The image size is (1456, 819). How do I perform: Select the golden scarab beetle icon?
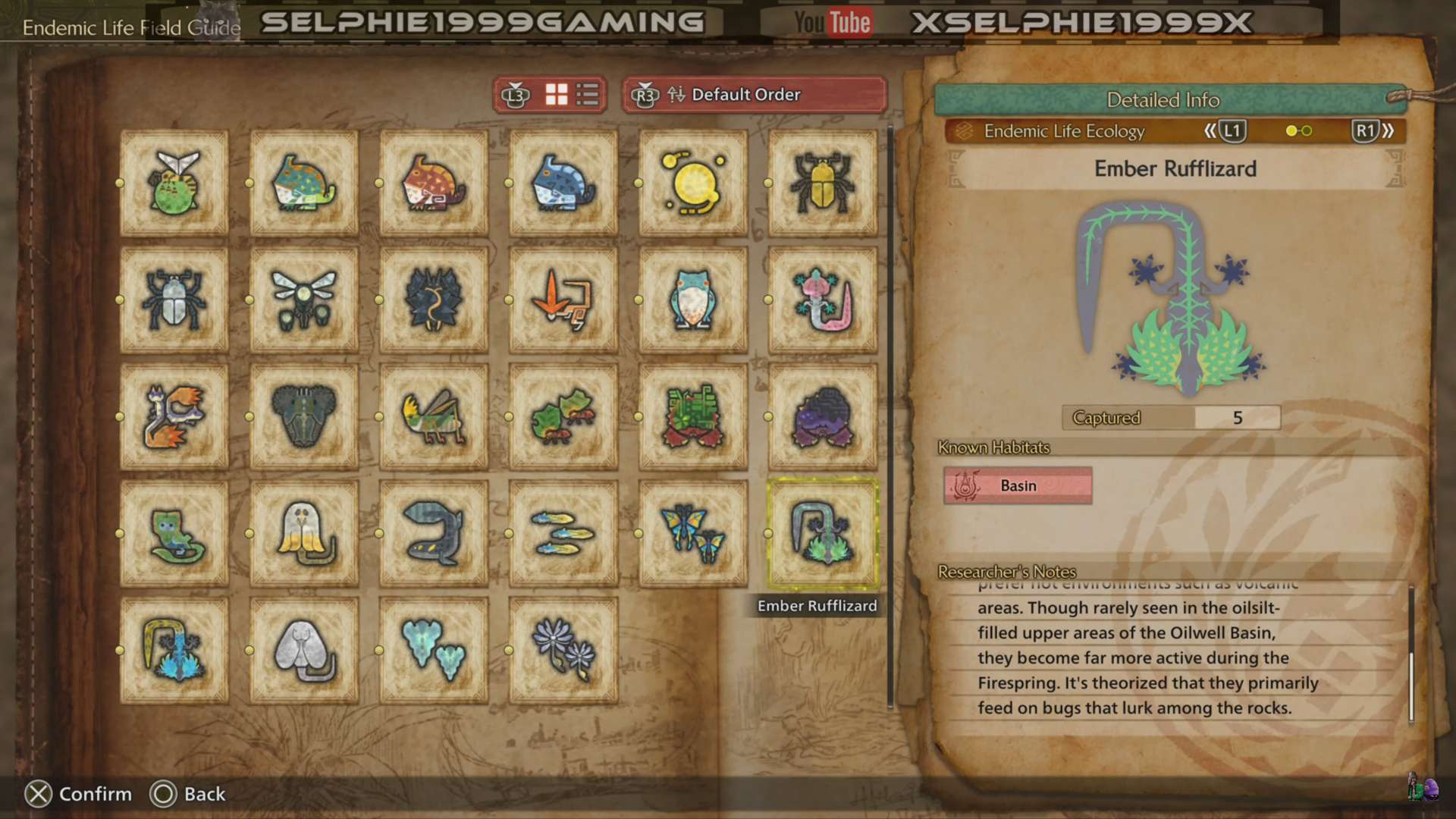point(822,182)
